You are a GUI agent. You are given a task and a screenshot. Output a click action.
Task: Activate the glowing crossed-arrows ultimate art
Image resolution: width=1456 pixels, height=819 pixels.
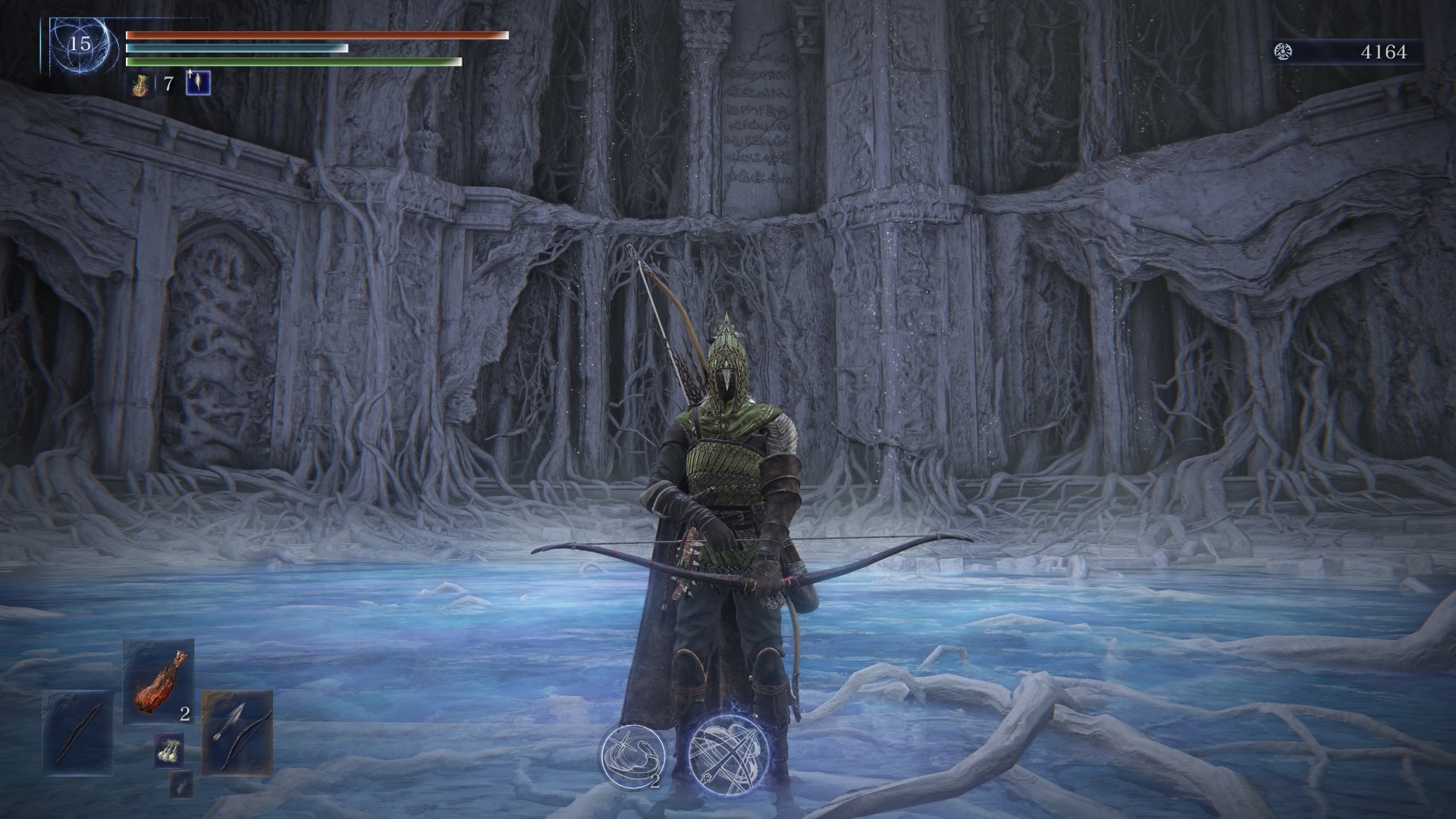tap(729, 754)
